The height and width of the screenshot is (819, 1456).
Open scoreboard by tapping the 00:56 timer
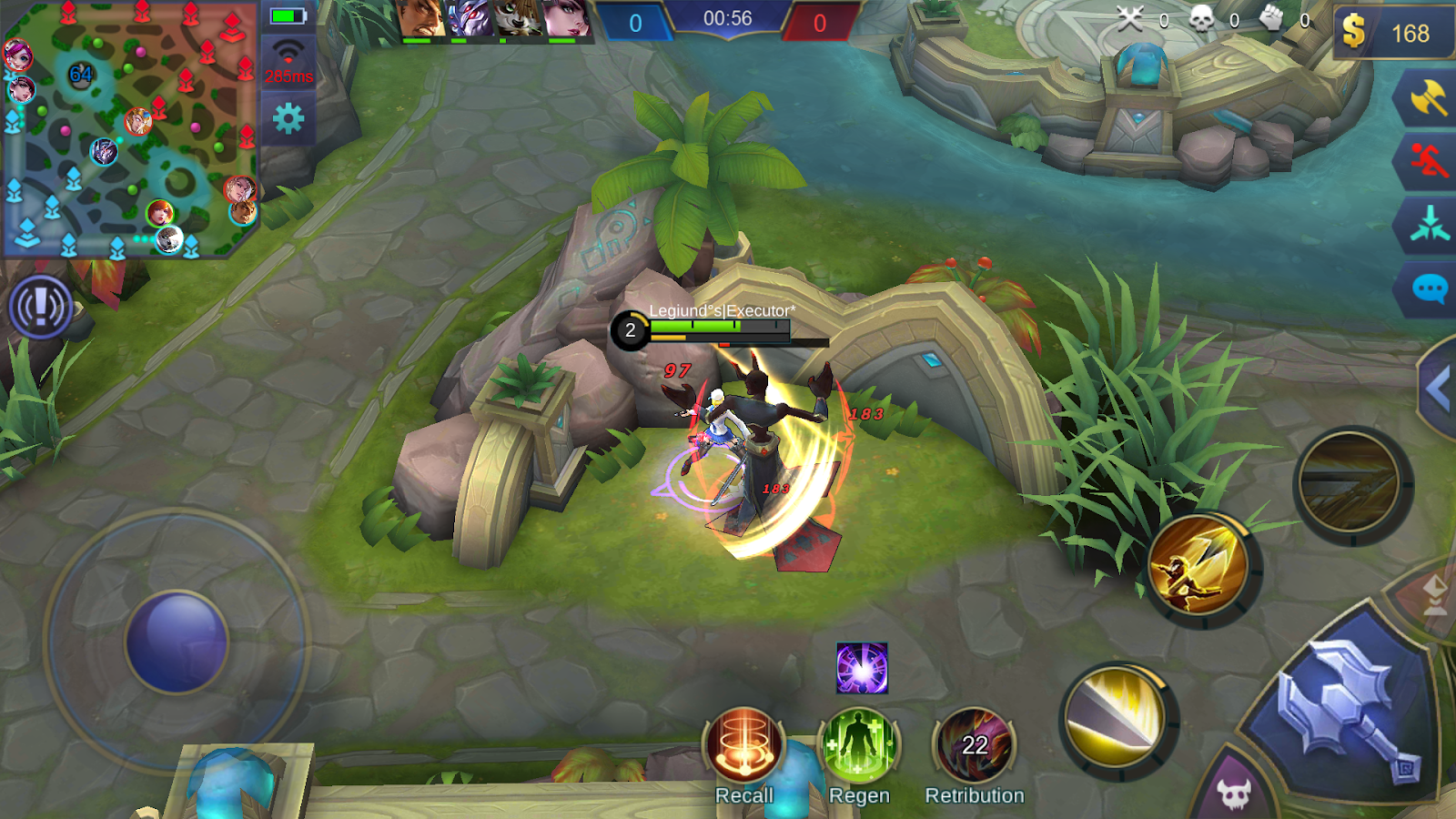click(x=727, y=20)
